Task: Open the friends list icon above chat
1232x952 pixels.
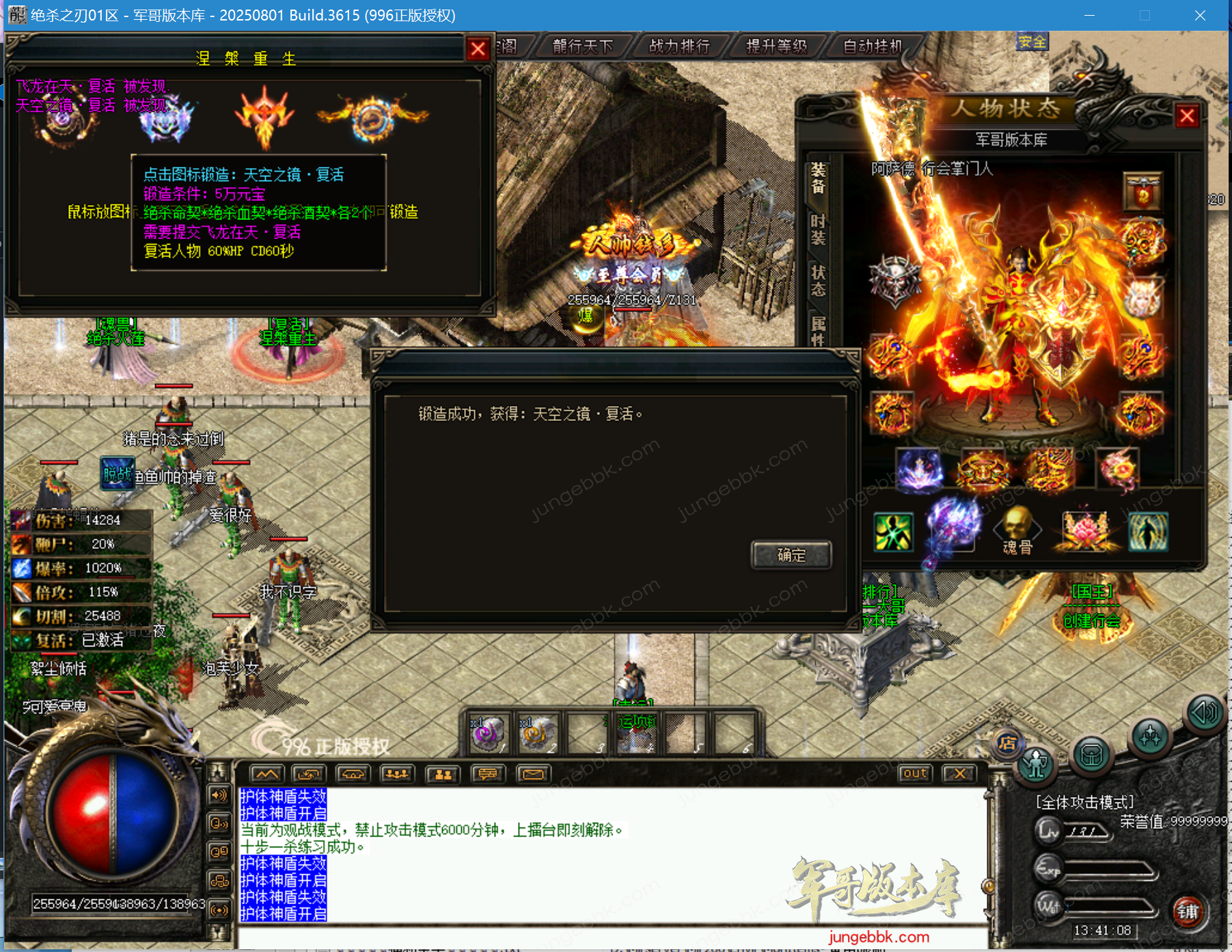Action: 442,774
